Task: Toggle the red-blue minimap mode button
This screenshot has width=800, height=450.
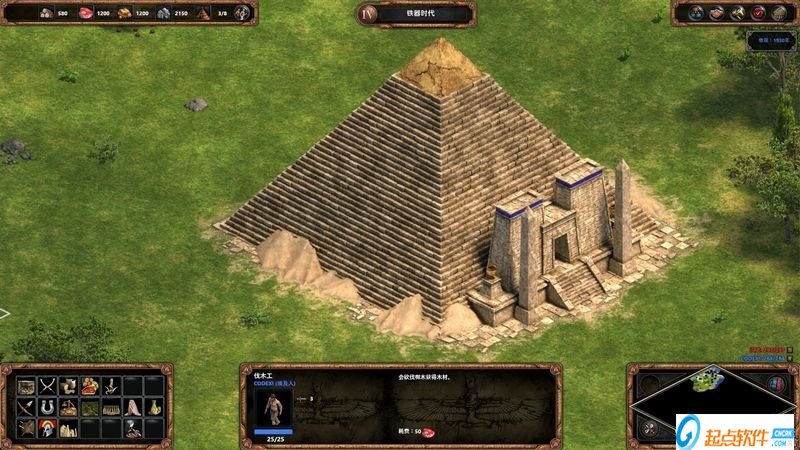Action: pos(777,383)
